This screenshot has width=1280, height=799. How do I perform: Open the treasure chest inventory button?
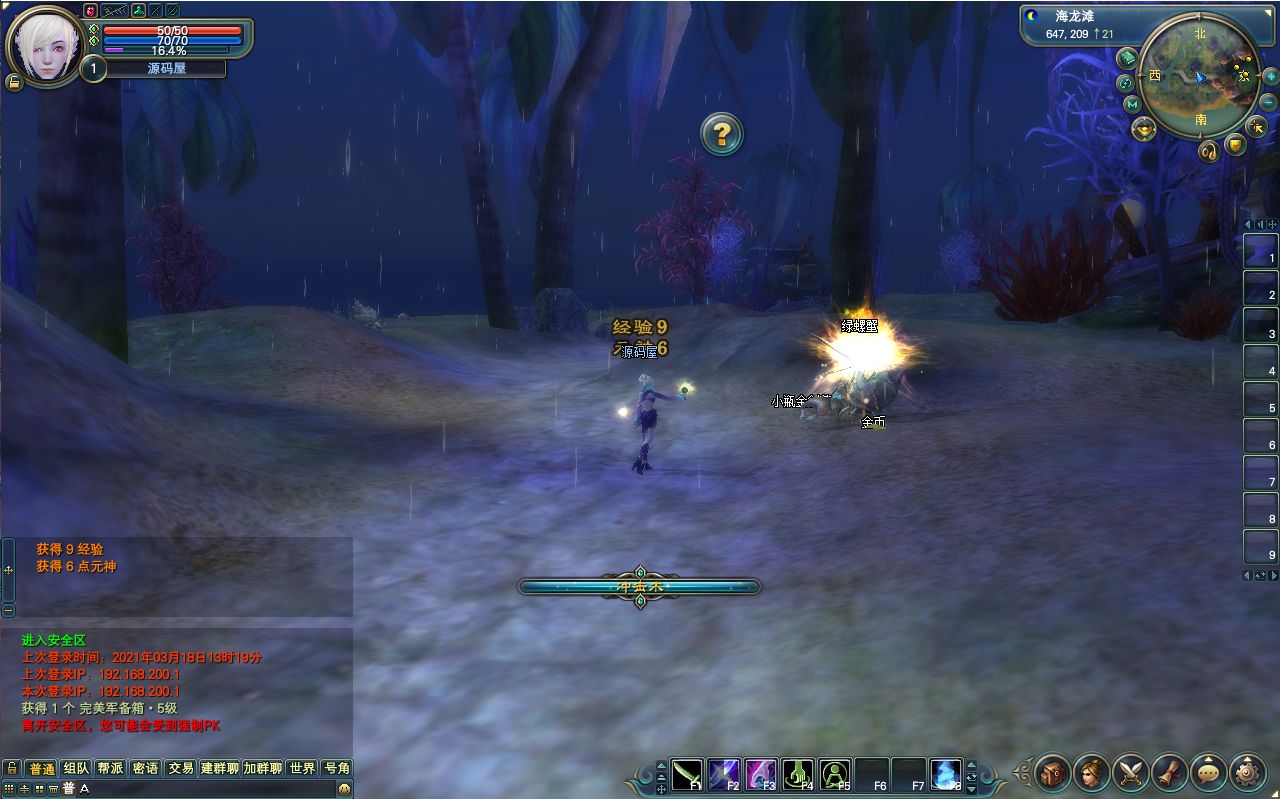(x=1053, y=772)
